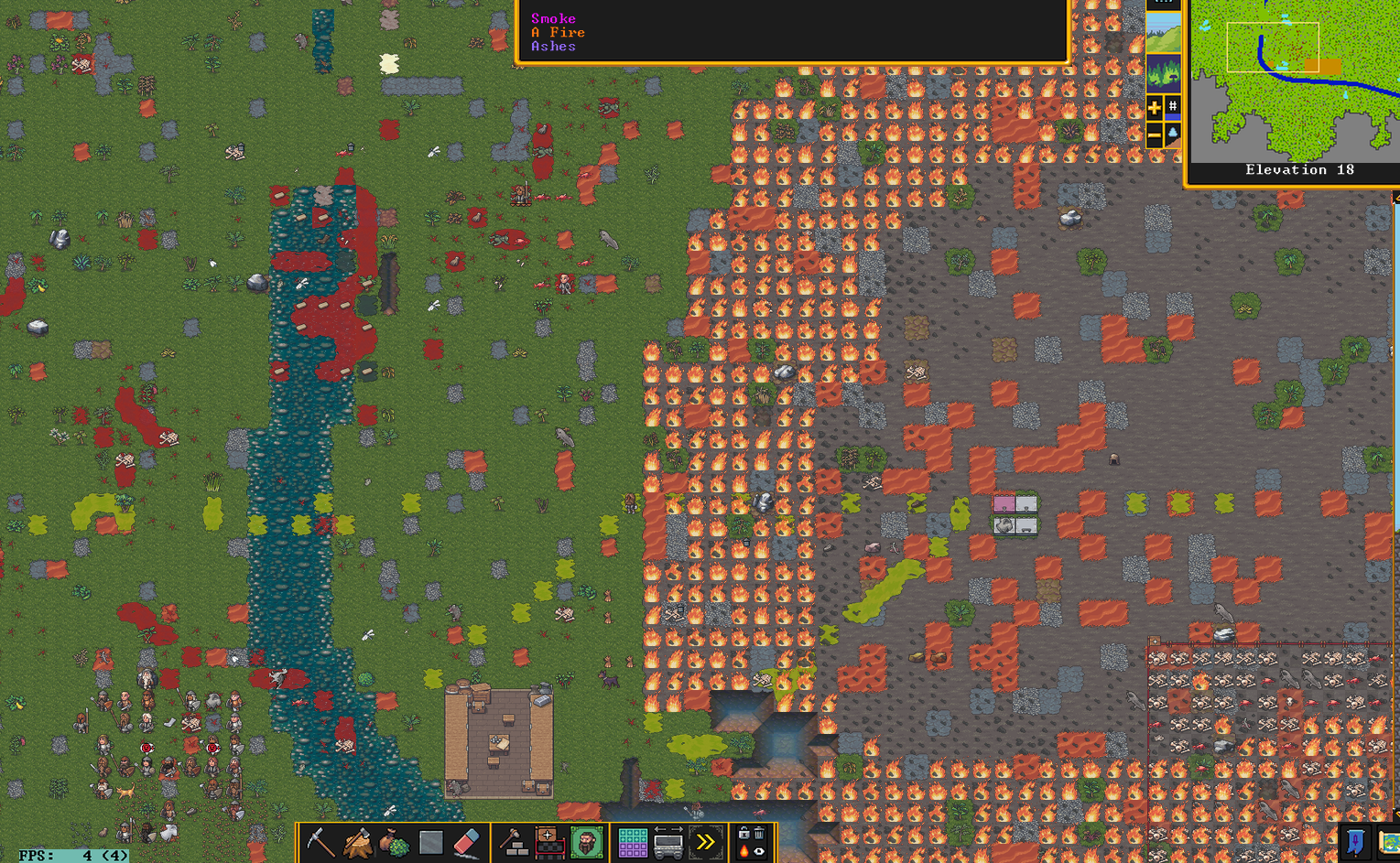Select the minecart hauling routes icon
Image resolution: width=1400 pixels, height=863 pixels.
[x=668, y=842]
